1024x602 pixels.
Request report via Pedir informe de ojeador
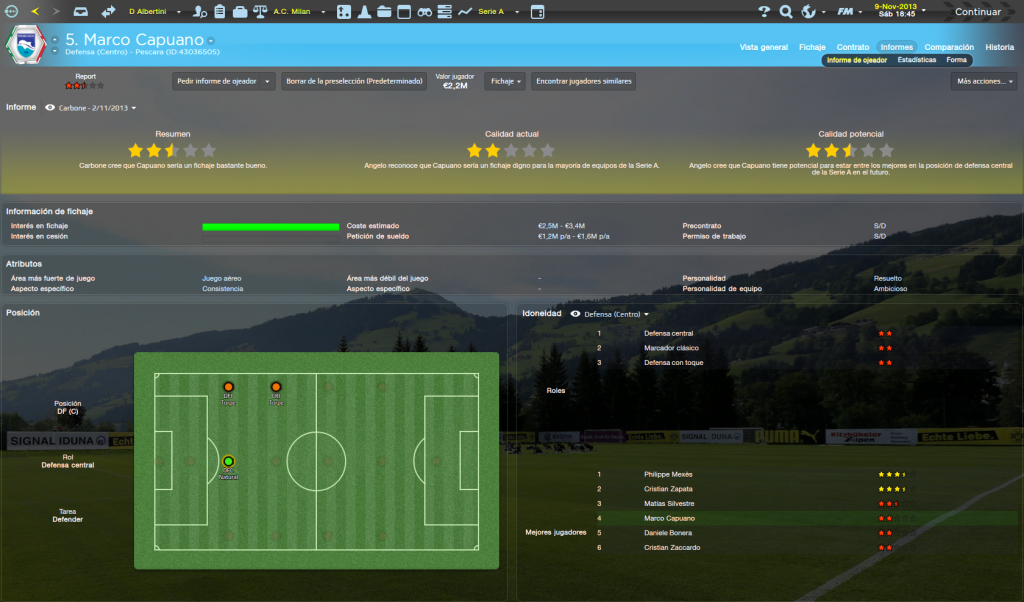point(223,82)
